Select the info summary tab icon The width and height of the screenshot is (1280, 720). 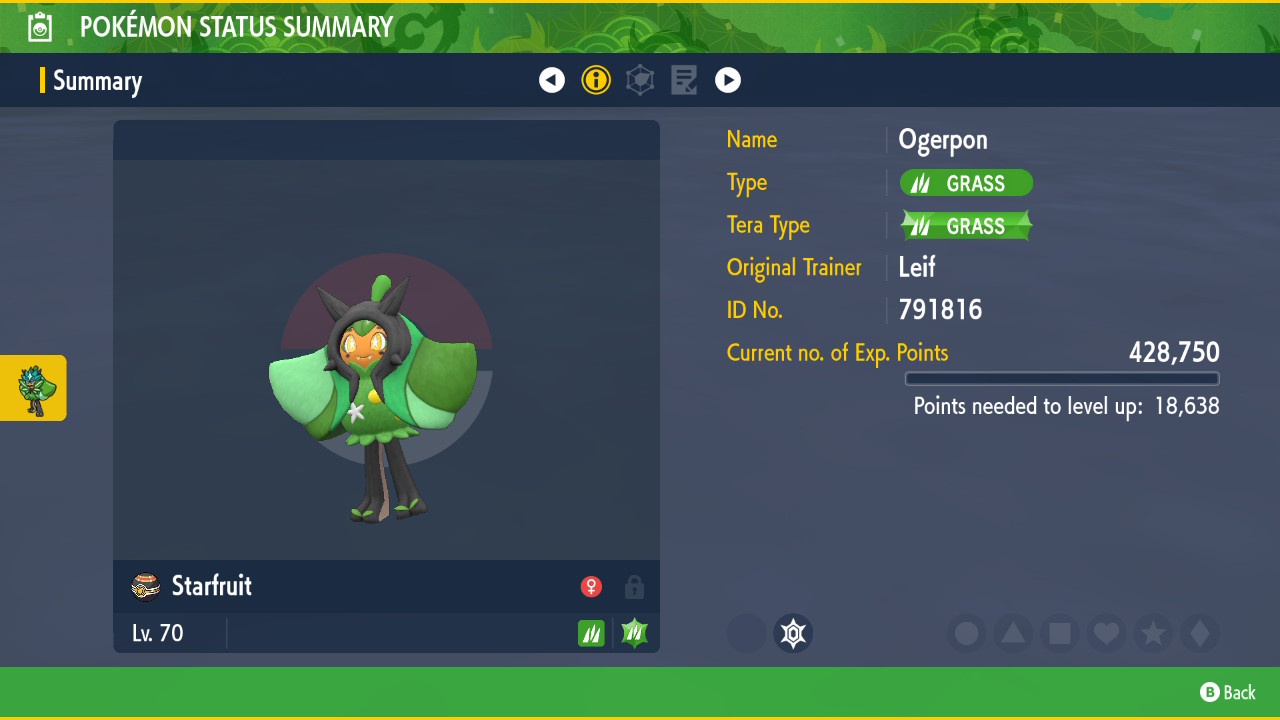click(x=596, y=80)
